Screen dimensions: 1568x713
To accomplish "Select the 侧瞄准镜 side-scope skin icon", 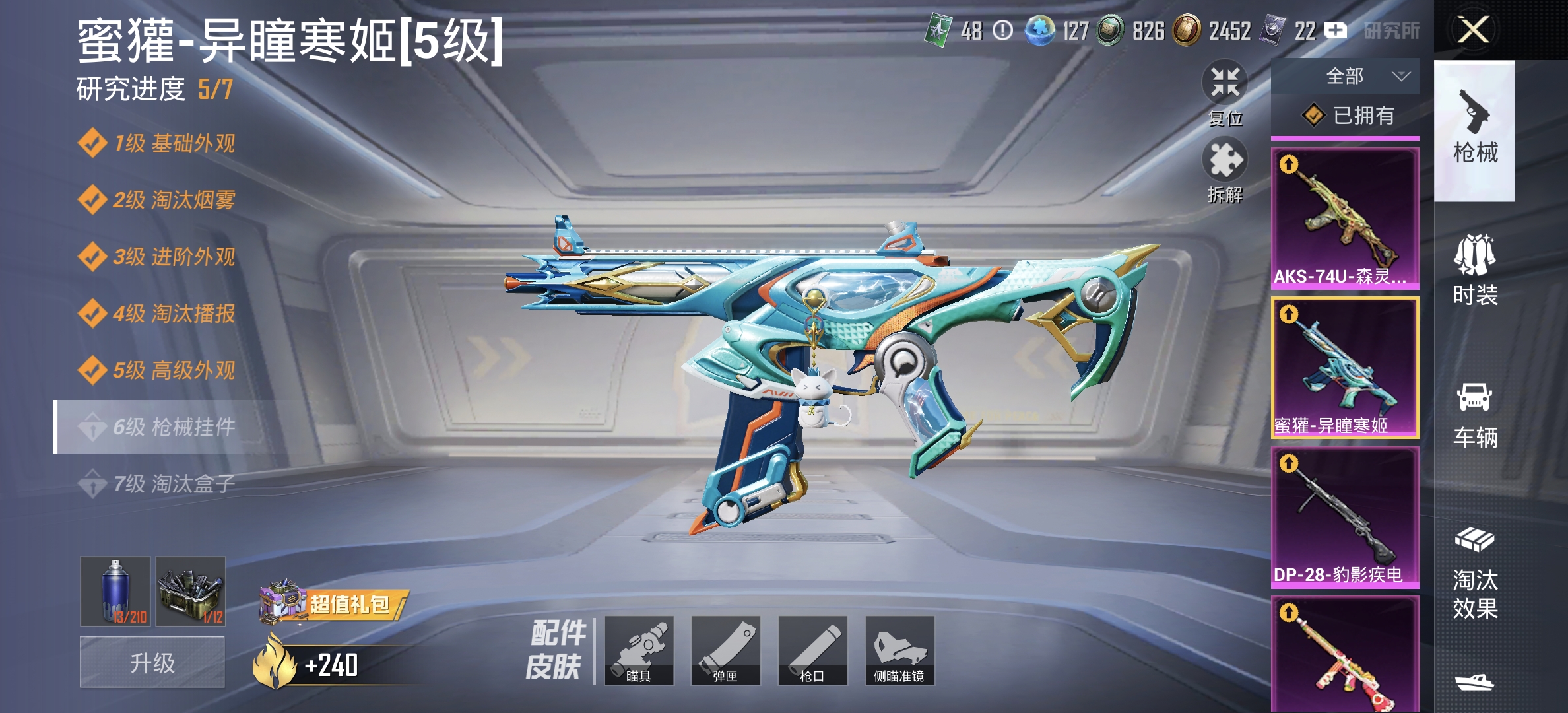I will [x=899, y=650].
